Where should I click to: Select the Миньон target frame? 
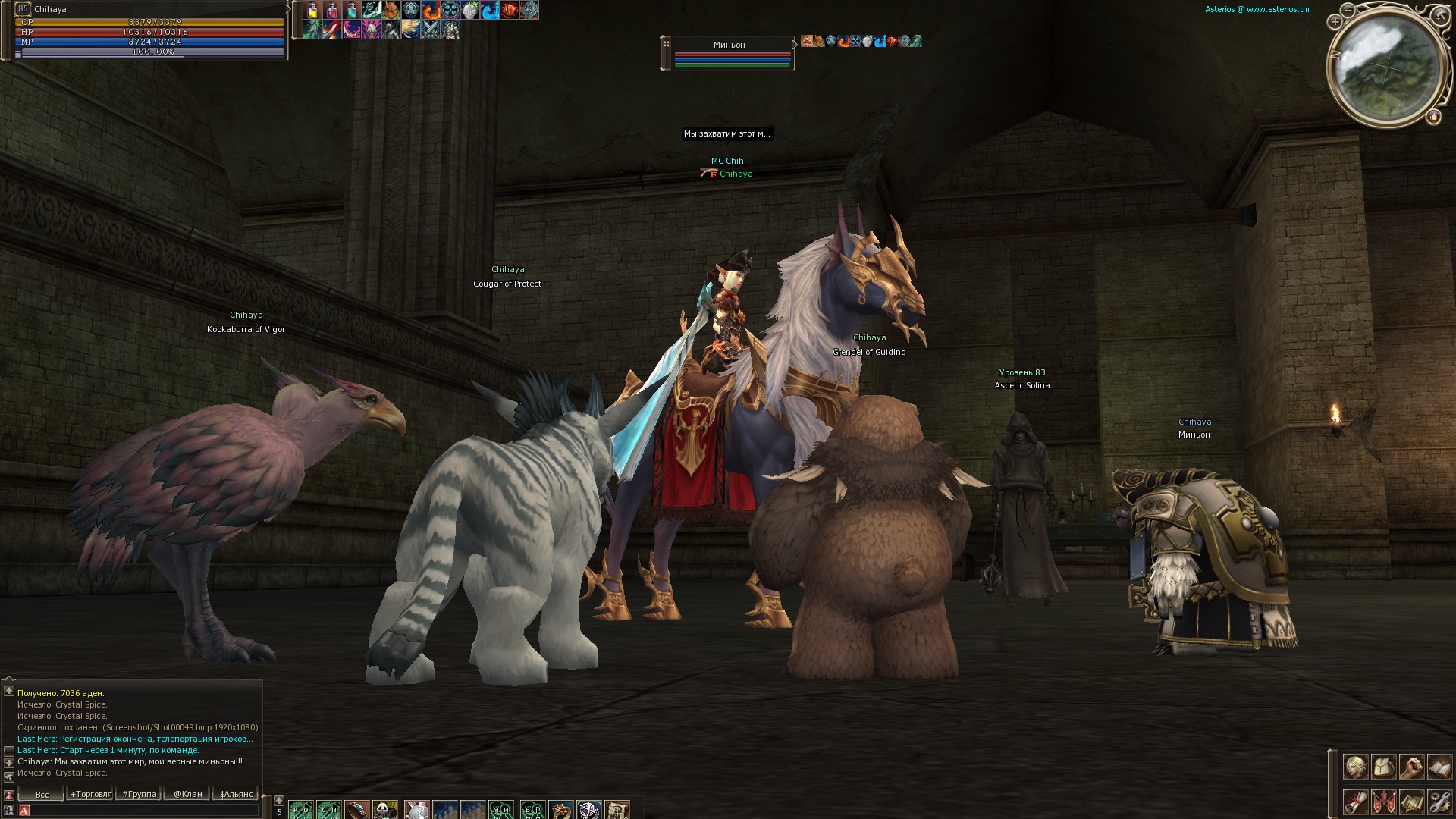pos(730,52)
